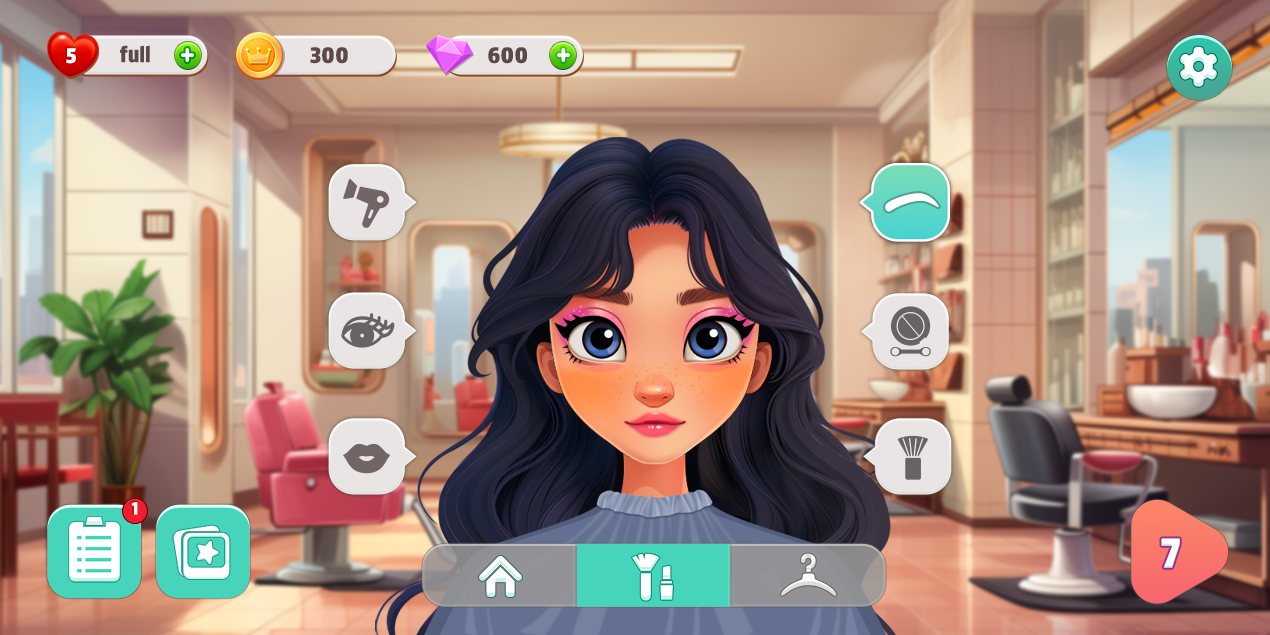Switch to the clothes hanger tab
Viewport: 1270px width, 635px height.
coord(808,576)
